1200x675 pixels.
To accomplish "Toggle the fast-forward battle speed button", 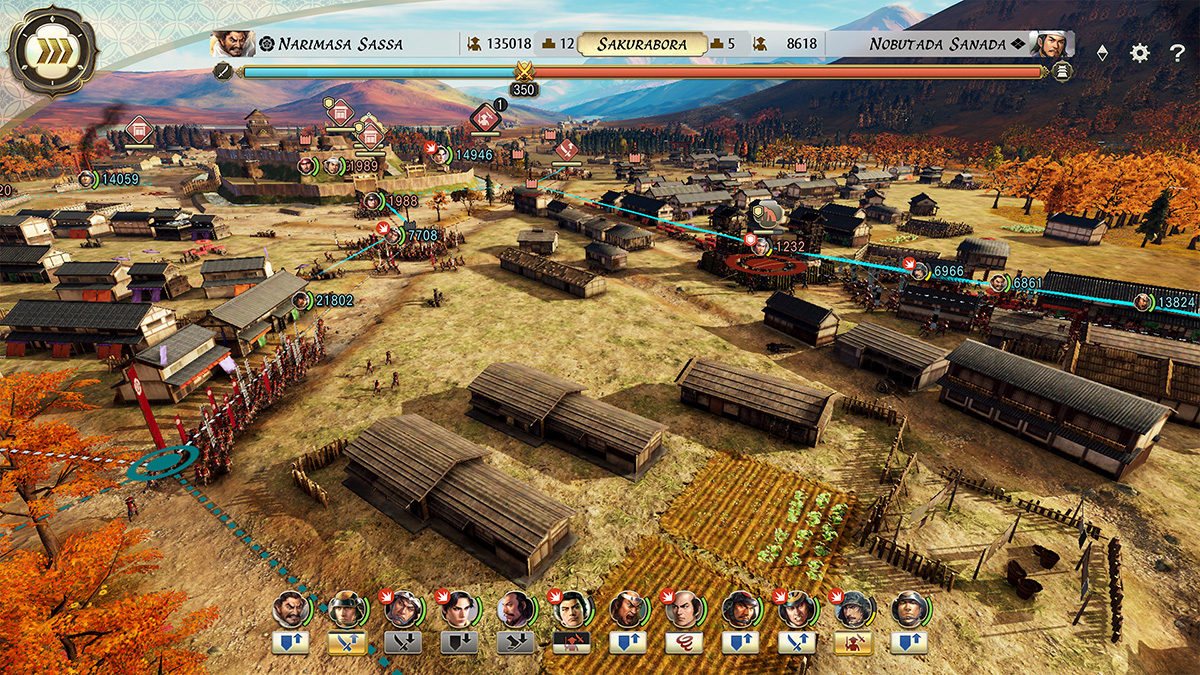I will point(52,51).
